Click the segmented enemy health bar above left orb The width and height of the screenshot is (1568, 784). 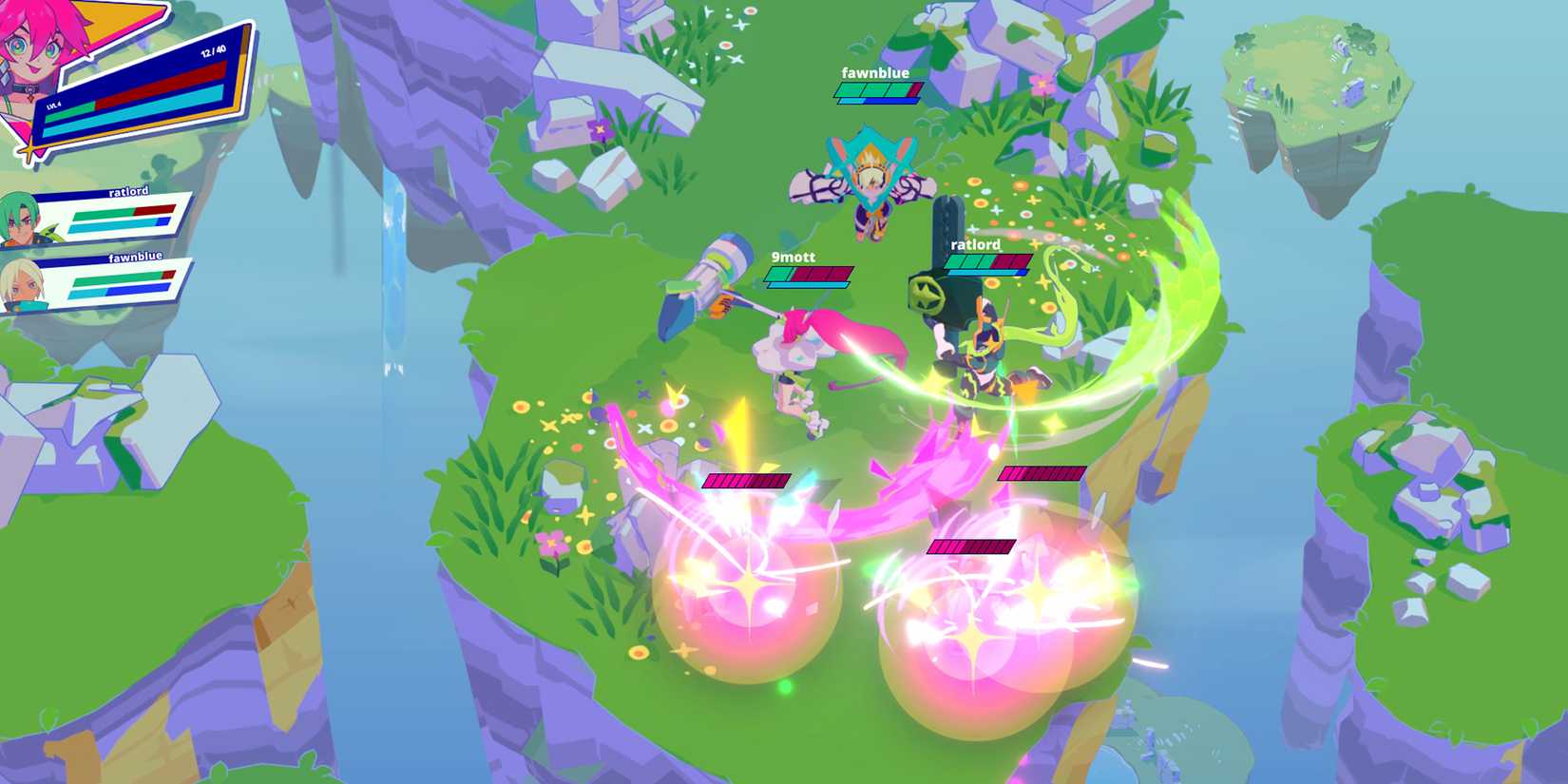coord(746,480)
